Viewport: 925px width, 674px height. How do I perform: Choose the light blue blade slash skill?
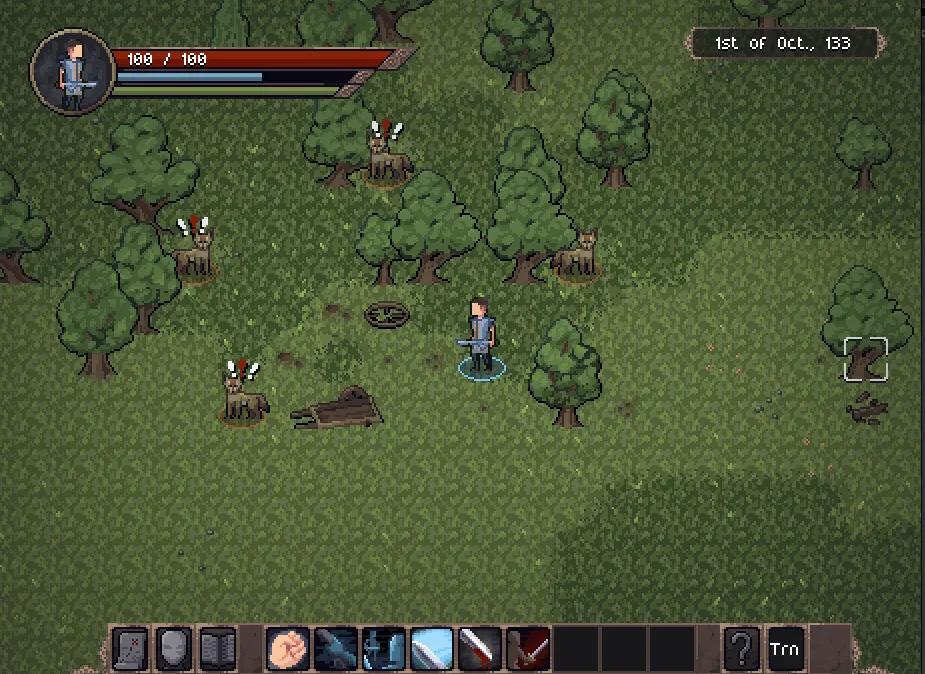(x=431, y=649)
